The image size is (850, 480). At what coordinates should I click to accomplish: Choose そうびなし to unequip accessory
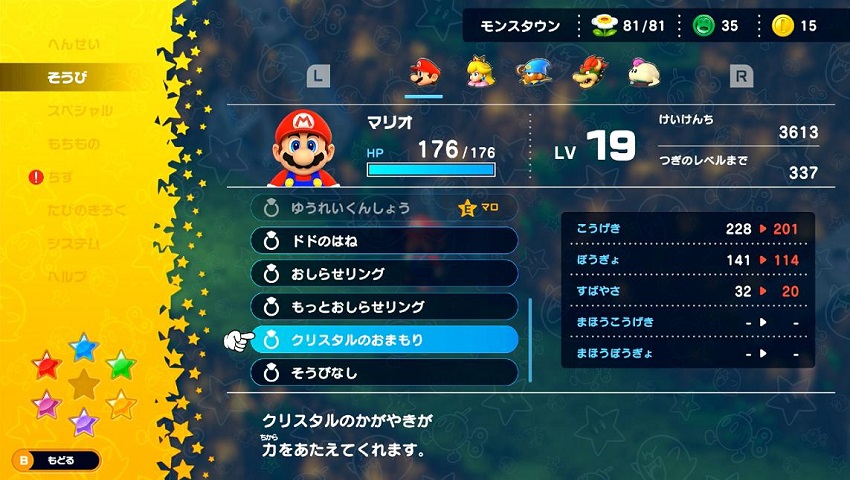tap(384, 373)
